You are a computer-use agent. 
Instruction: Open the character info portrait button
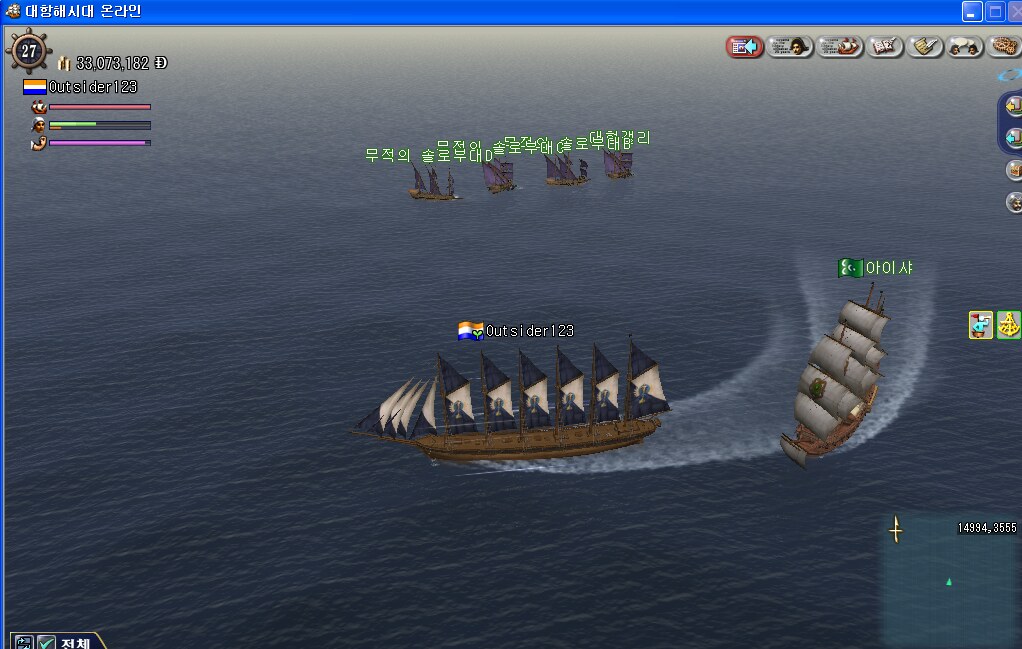point(790,46)
